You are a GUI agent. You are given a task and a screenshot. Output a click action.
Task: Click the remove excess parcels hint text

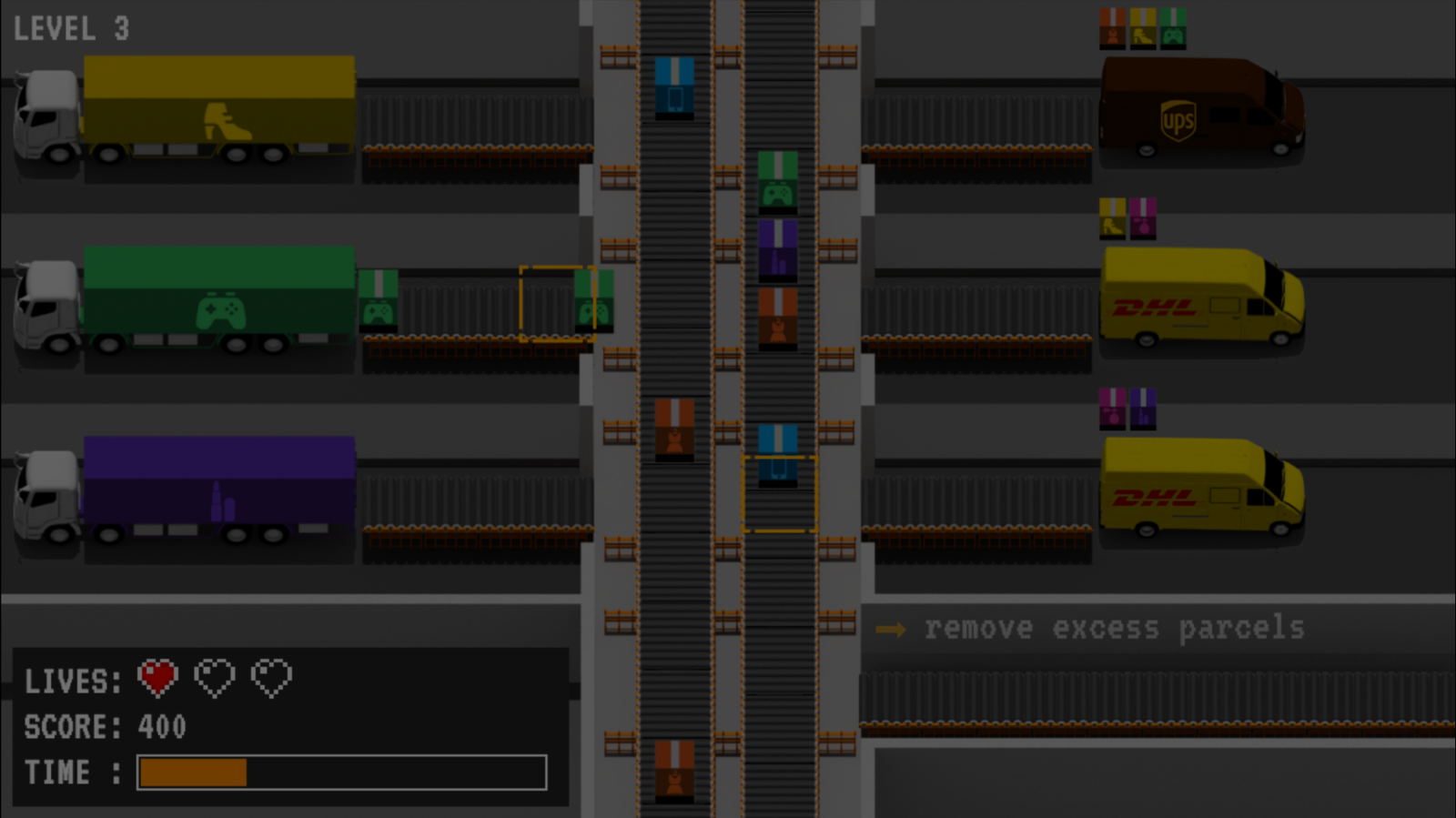tap(1110, 628)
